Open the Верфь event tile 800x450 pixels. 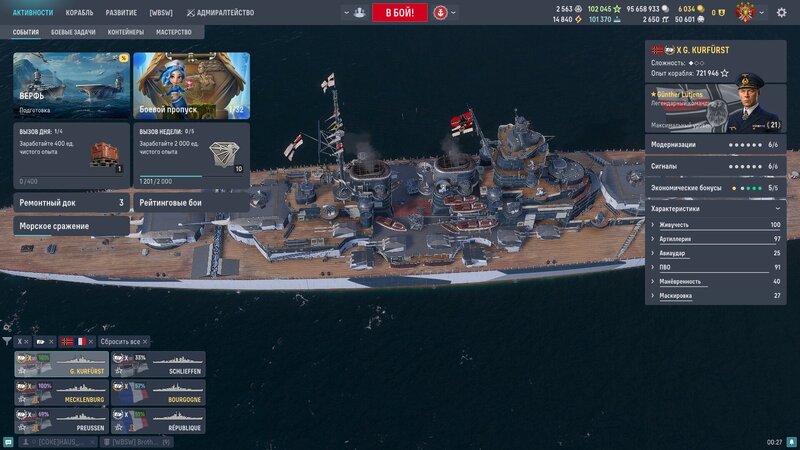tap(71, 85)
